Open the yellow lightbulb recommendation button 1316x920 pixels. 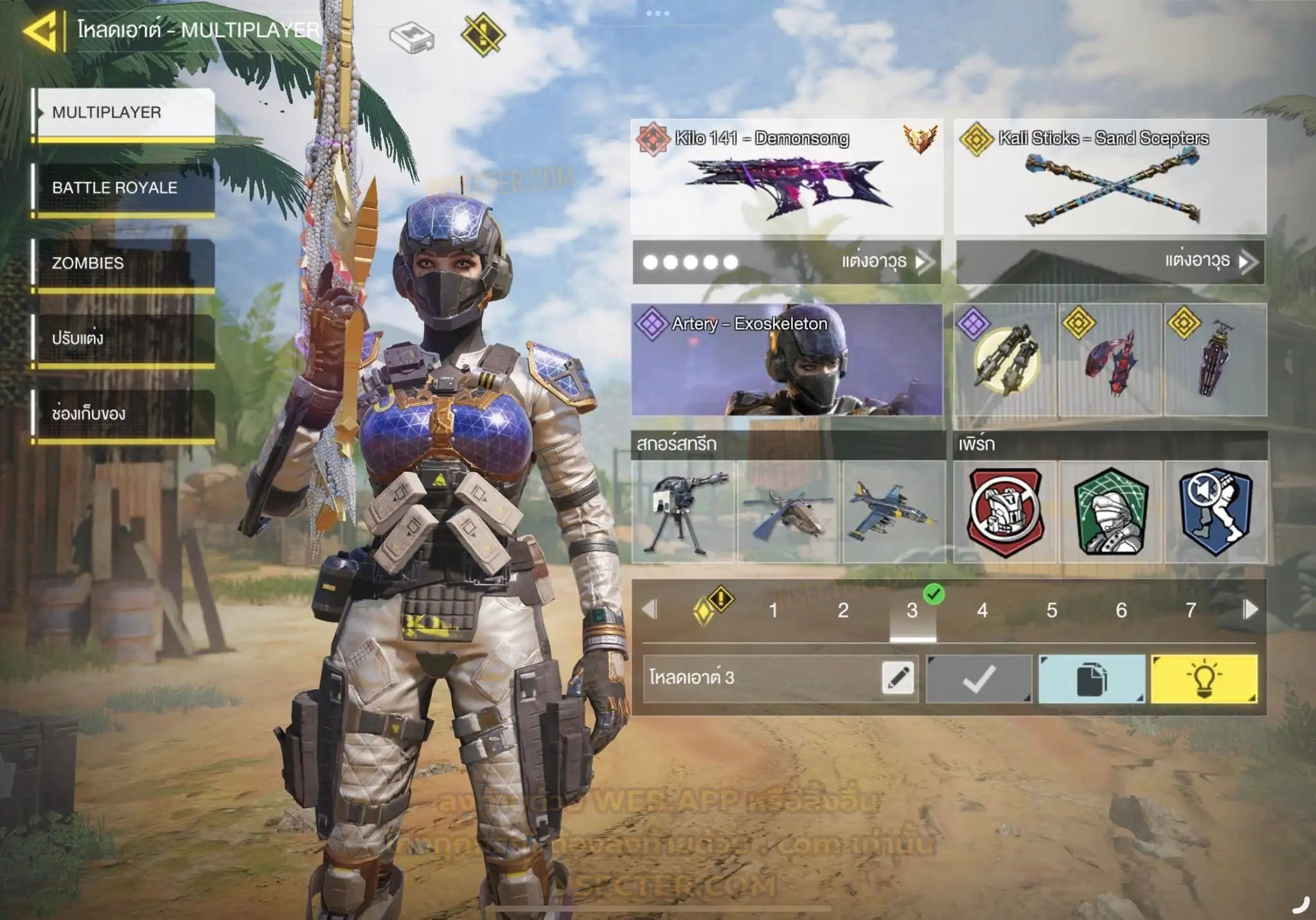(x=1204, y=679)
